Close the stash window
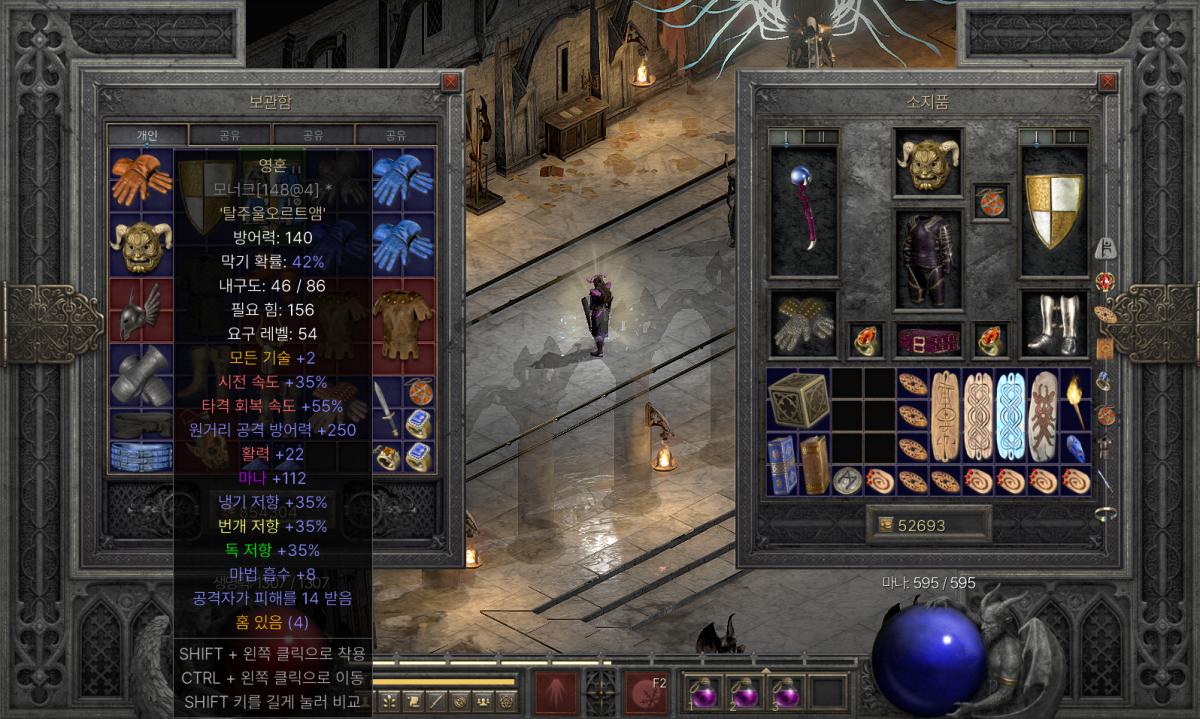1200x719 pixels. pyautogui.click(x=451, y=82)
